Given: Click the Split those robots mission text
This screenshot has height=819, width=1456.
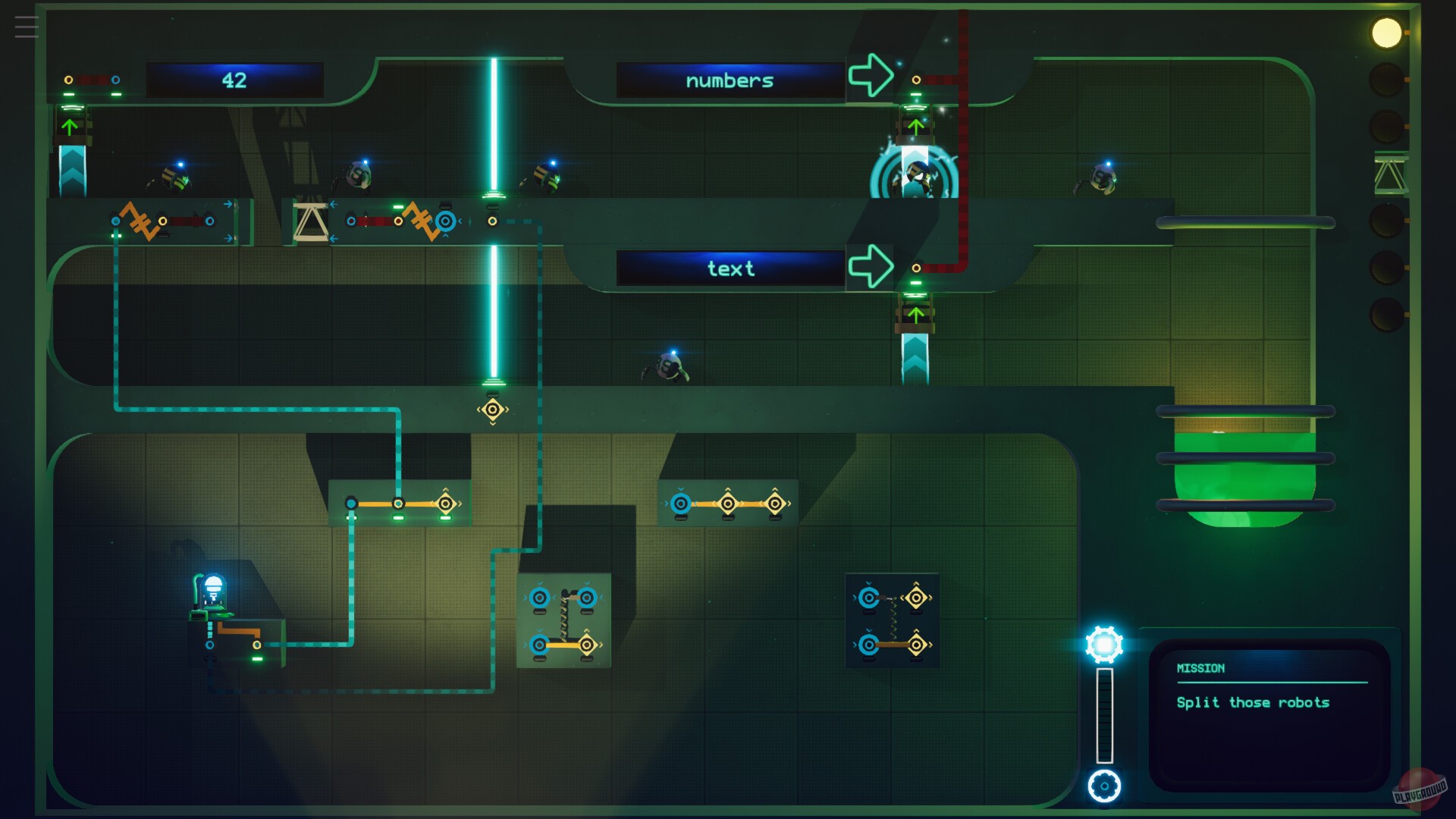Looking at the screenshot, I should click(1253, 702).
